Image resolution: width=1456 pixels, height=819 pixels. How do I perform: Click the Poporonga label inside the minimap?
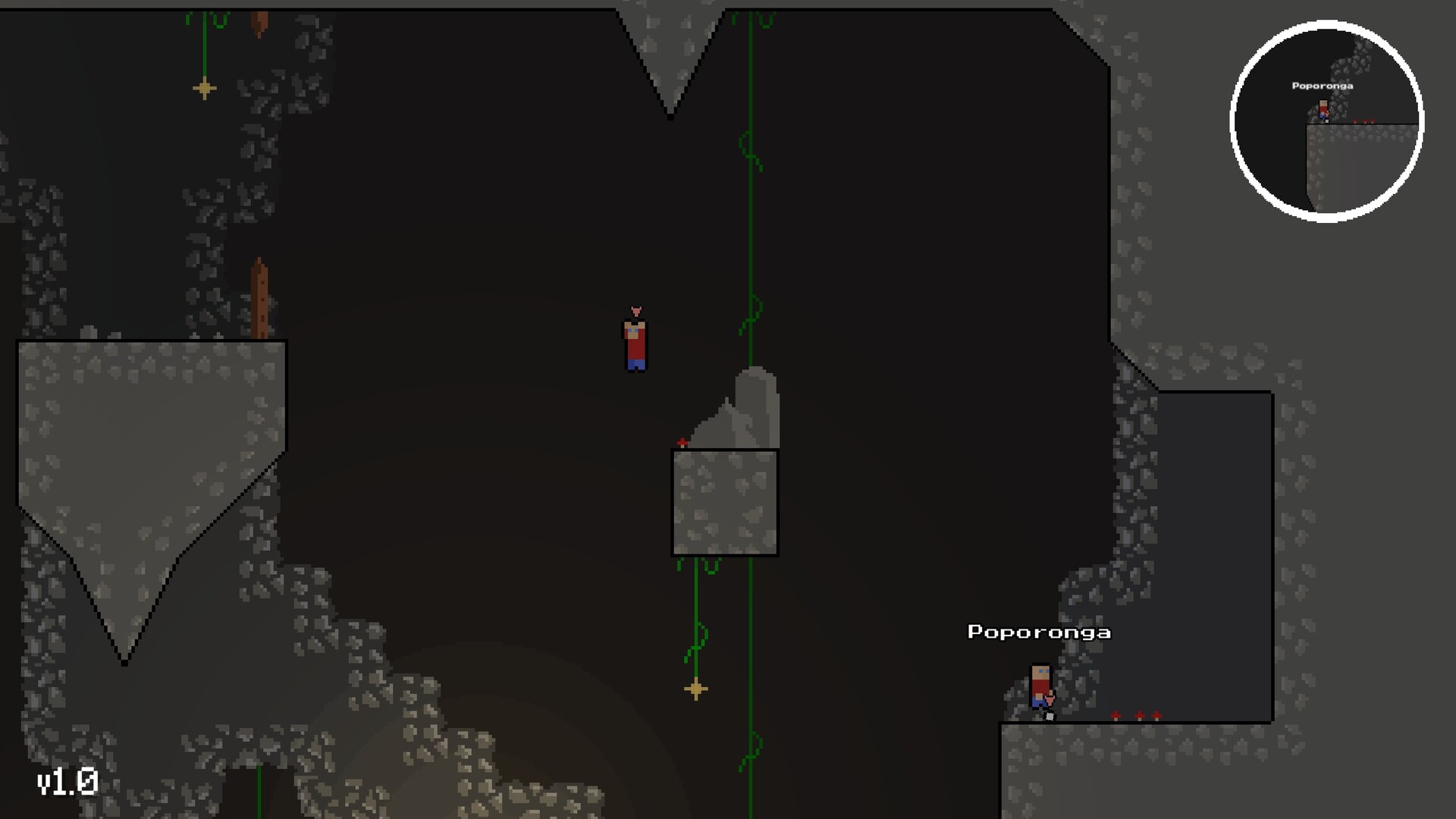1321,86
